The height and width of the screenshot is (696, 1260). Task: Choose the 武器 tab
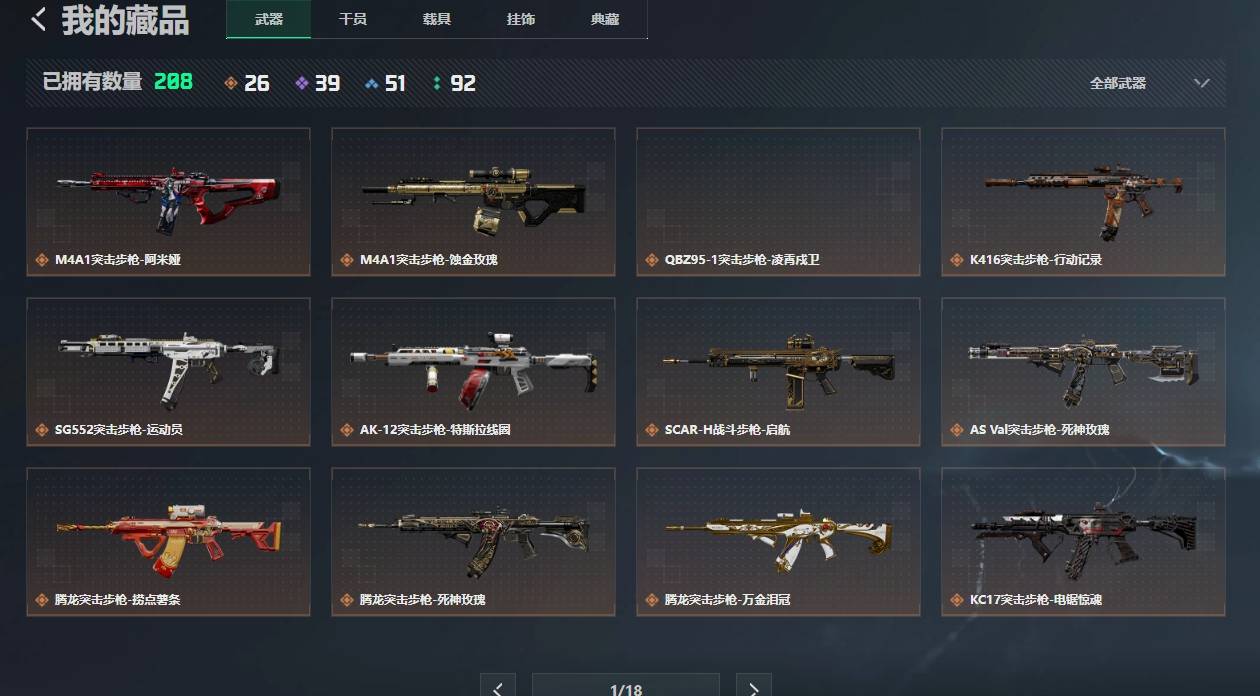tap(268, 19)
